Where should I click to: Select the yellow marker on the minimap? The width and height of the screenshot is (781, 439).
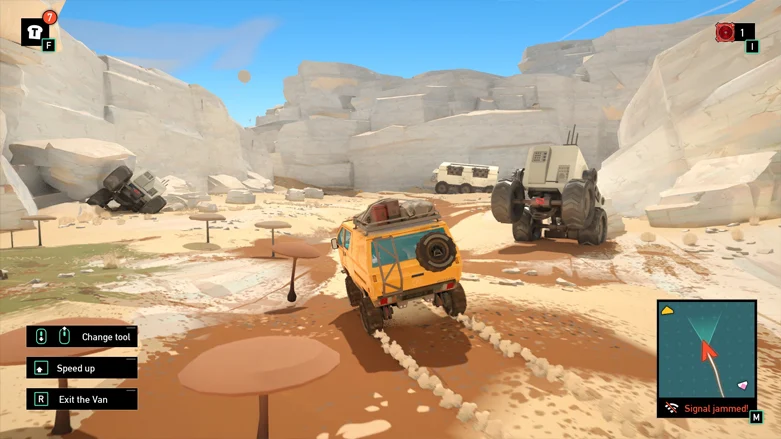[x=668, y=311]
